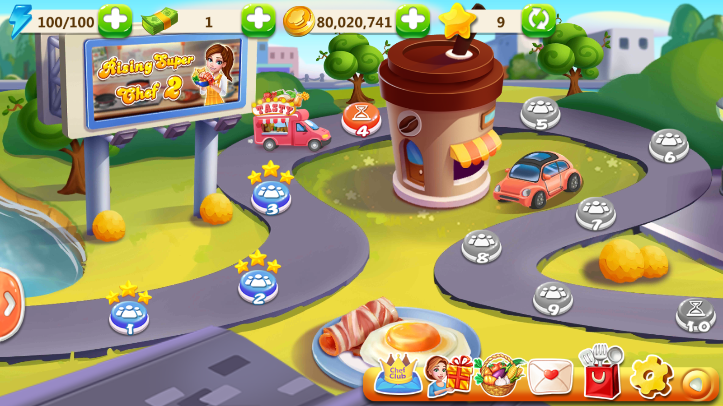Select level 1 on the map

click(129, 315)
